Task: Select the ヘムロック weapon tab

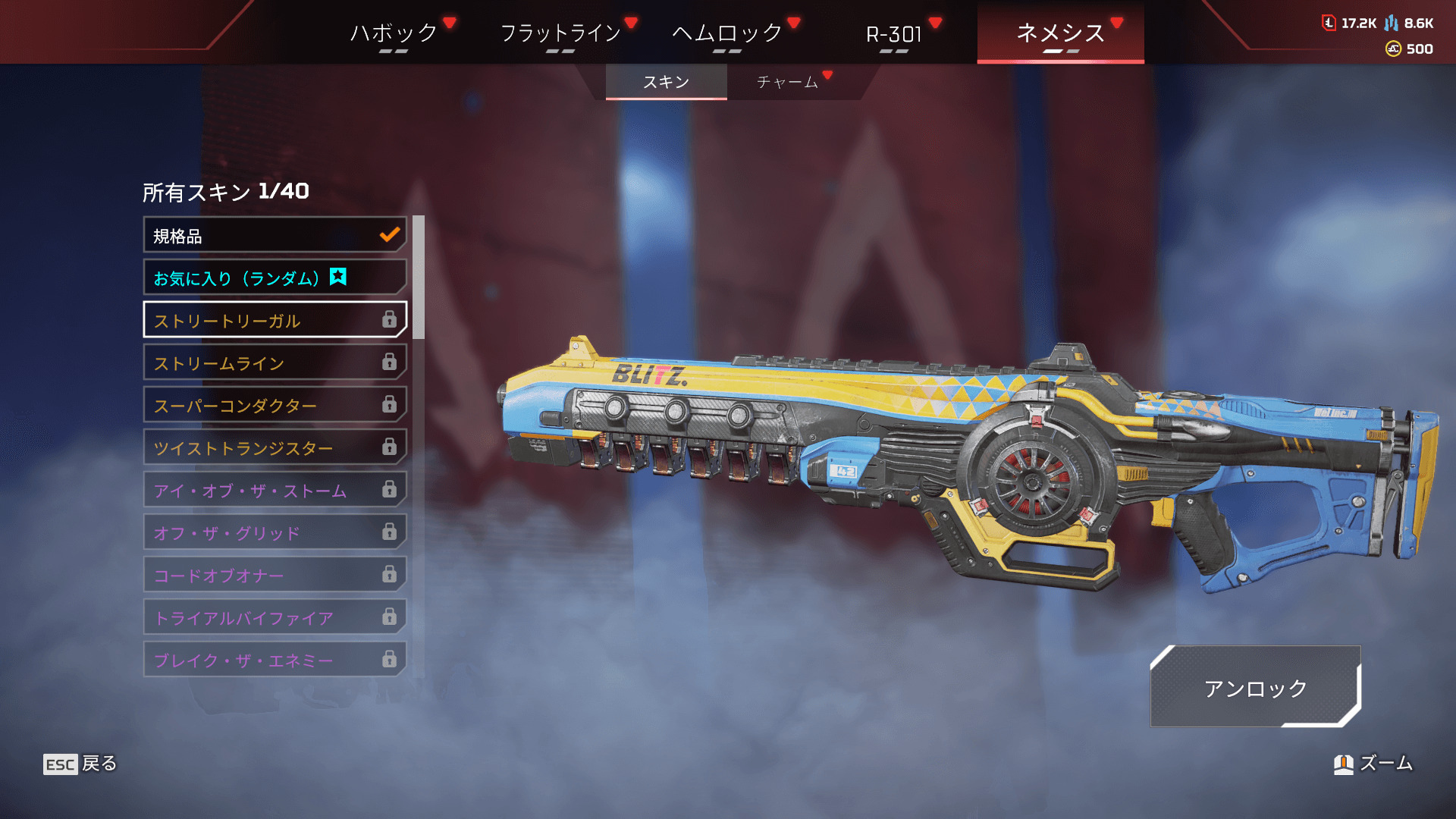Action: 726,33
